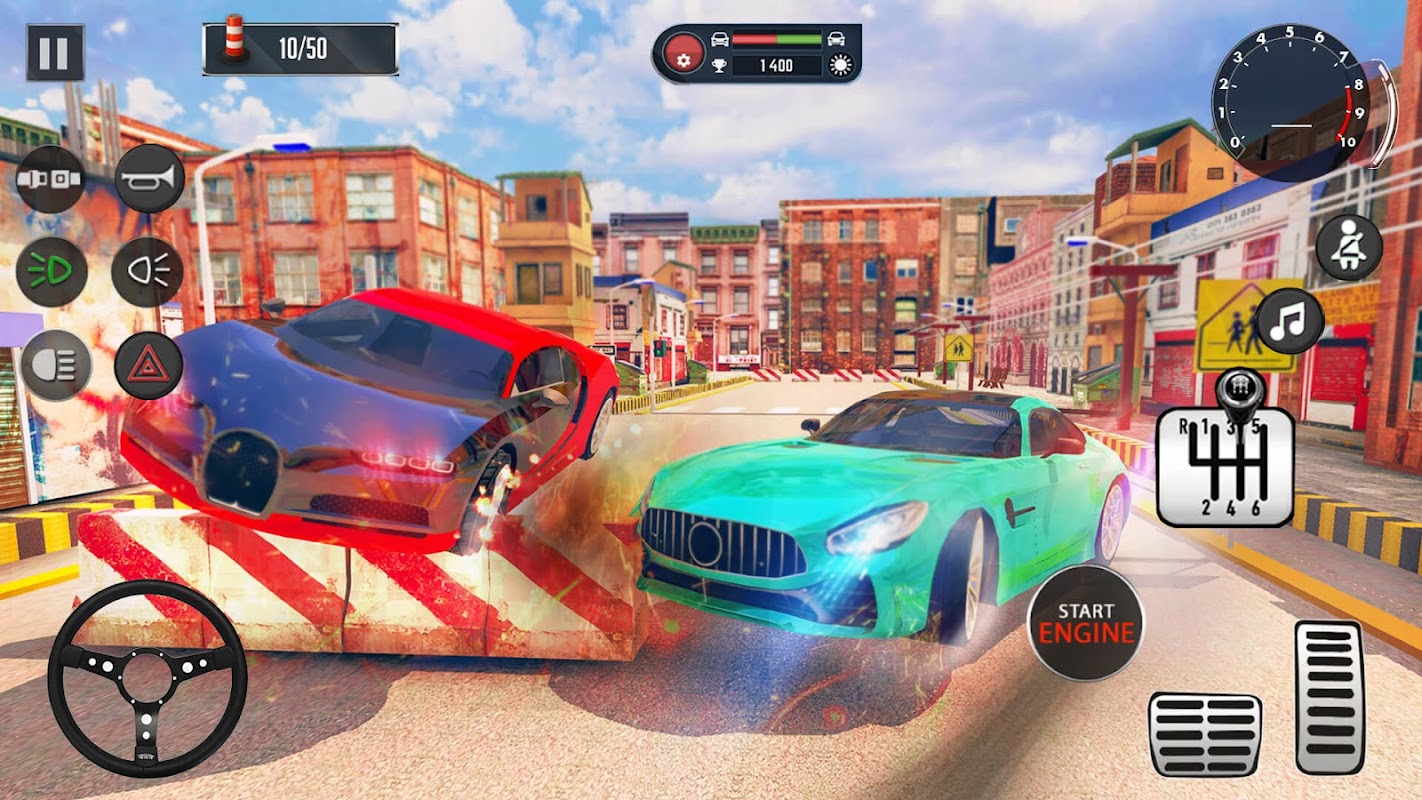Click the manual gear shifter
The height and width of the screenshot is (800, 1422).
tap(1225, 455)
